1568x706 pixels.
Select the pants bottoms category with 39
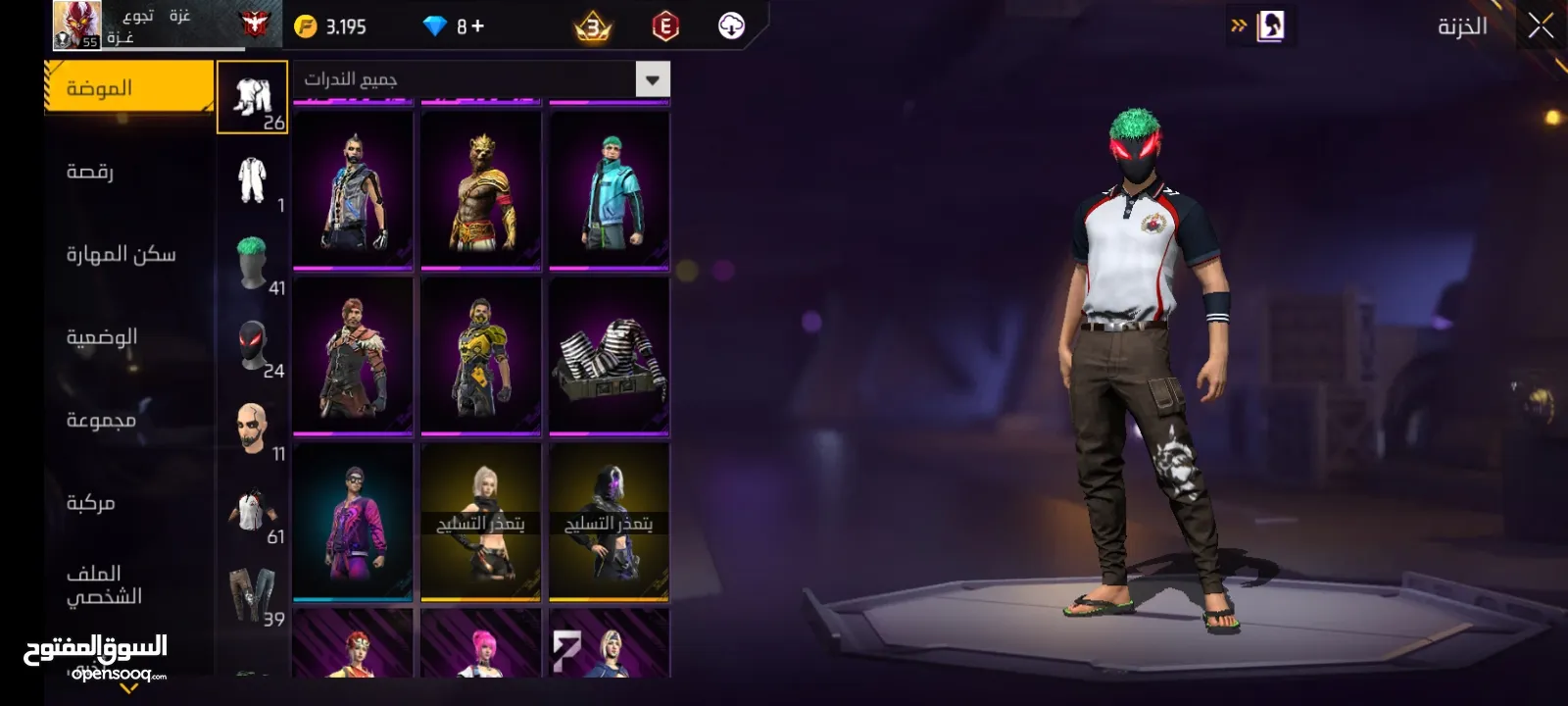coord(252,594)
